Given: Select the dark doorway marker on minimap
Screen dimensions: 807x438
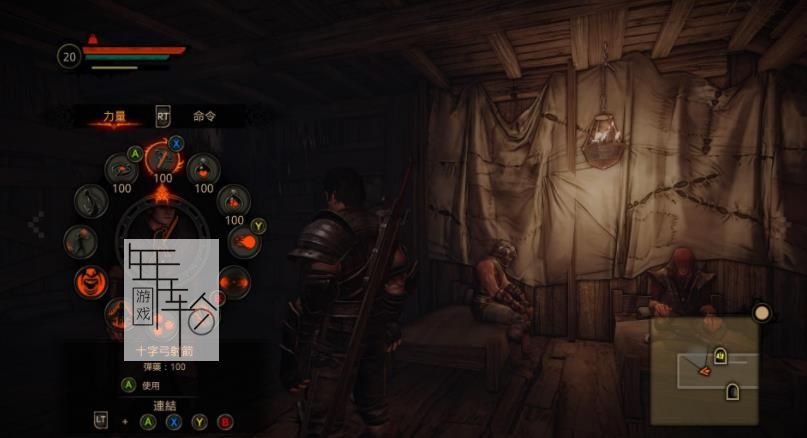Looking at the screenshot, I should tap(732, 391).
